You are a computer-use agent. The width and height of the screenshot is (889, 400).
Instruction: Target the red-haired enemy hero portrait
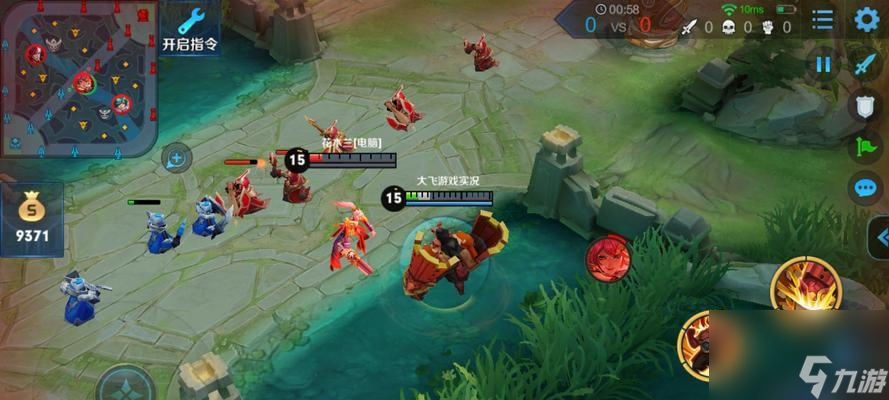[607, 258]
